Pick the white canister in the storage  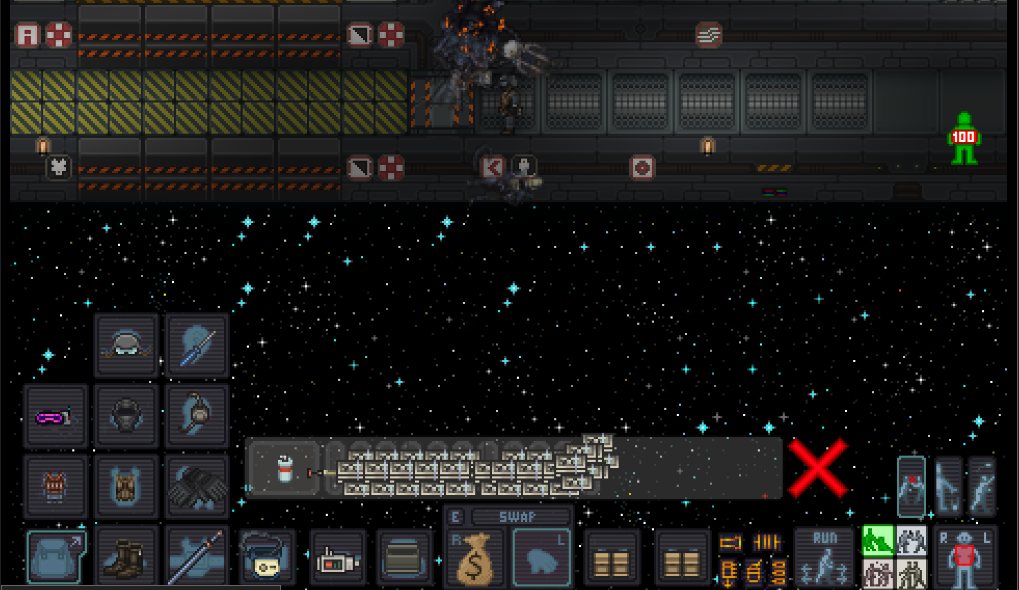pos(284,468)
